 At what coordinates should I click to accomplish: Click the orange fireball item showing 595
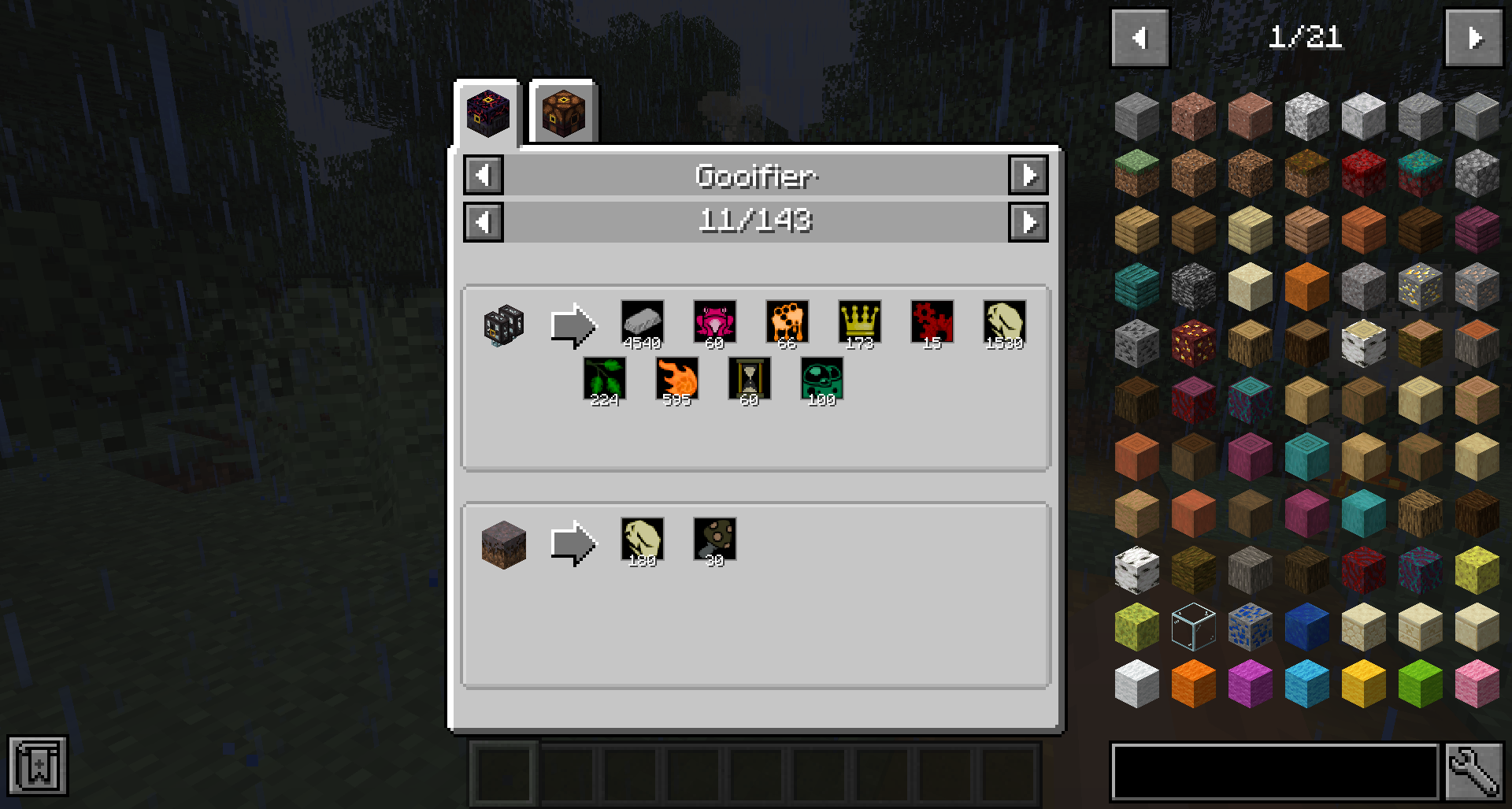pyautogui.click(x=676, y=378)
